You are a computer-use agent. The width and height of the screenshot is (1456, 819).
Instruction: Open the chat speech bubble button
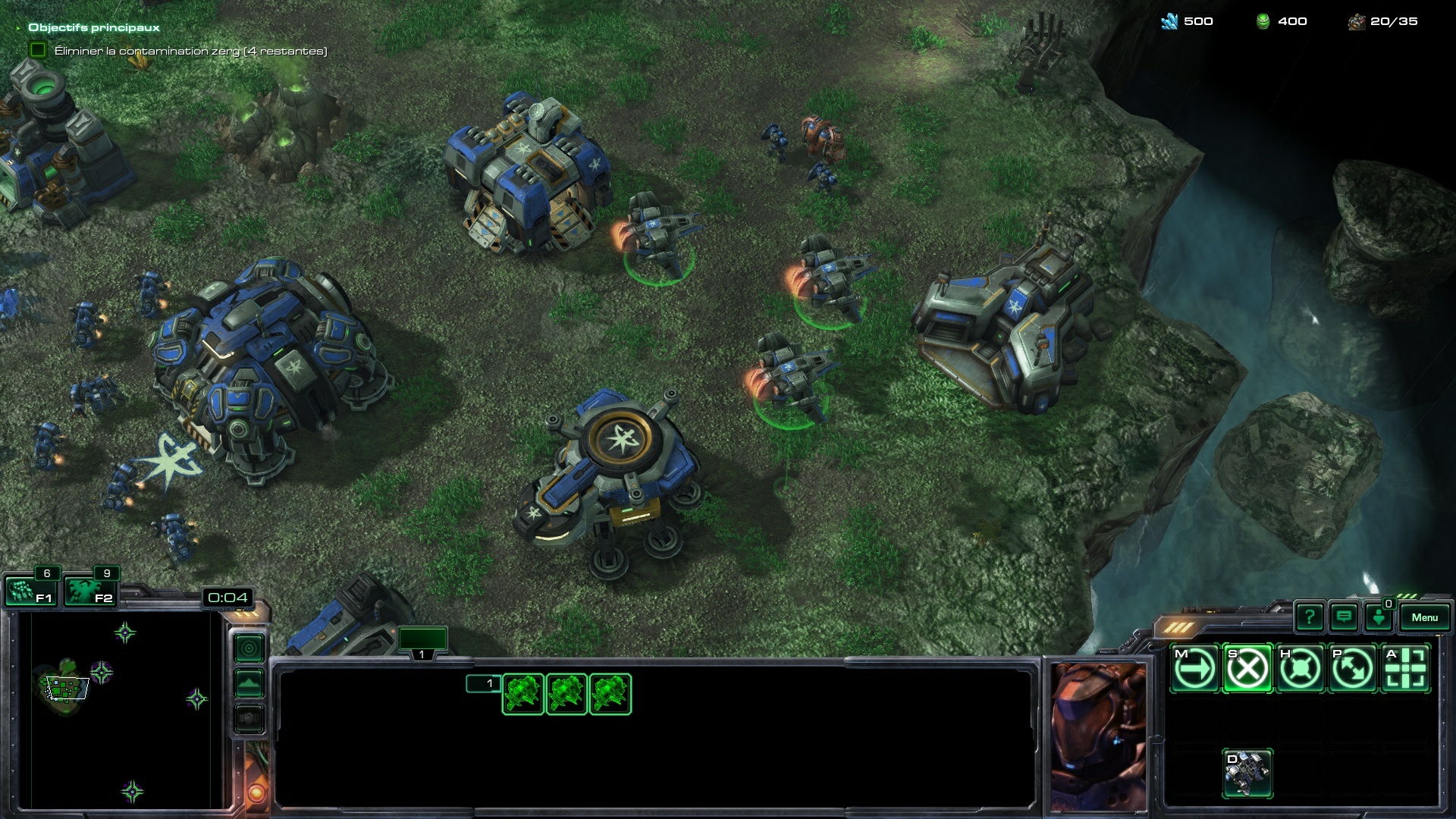pos(1344,617)
